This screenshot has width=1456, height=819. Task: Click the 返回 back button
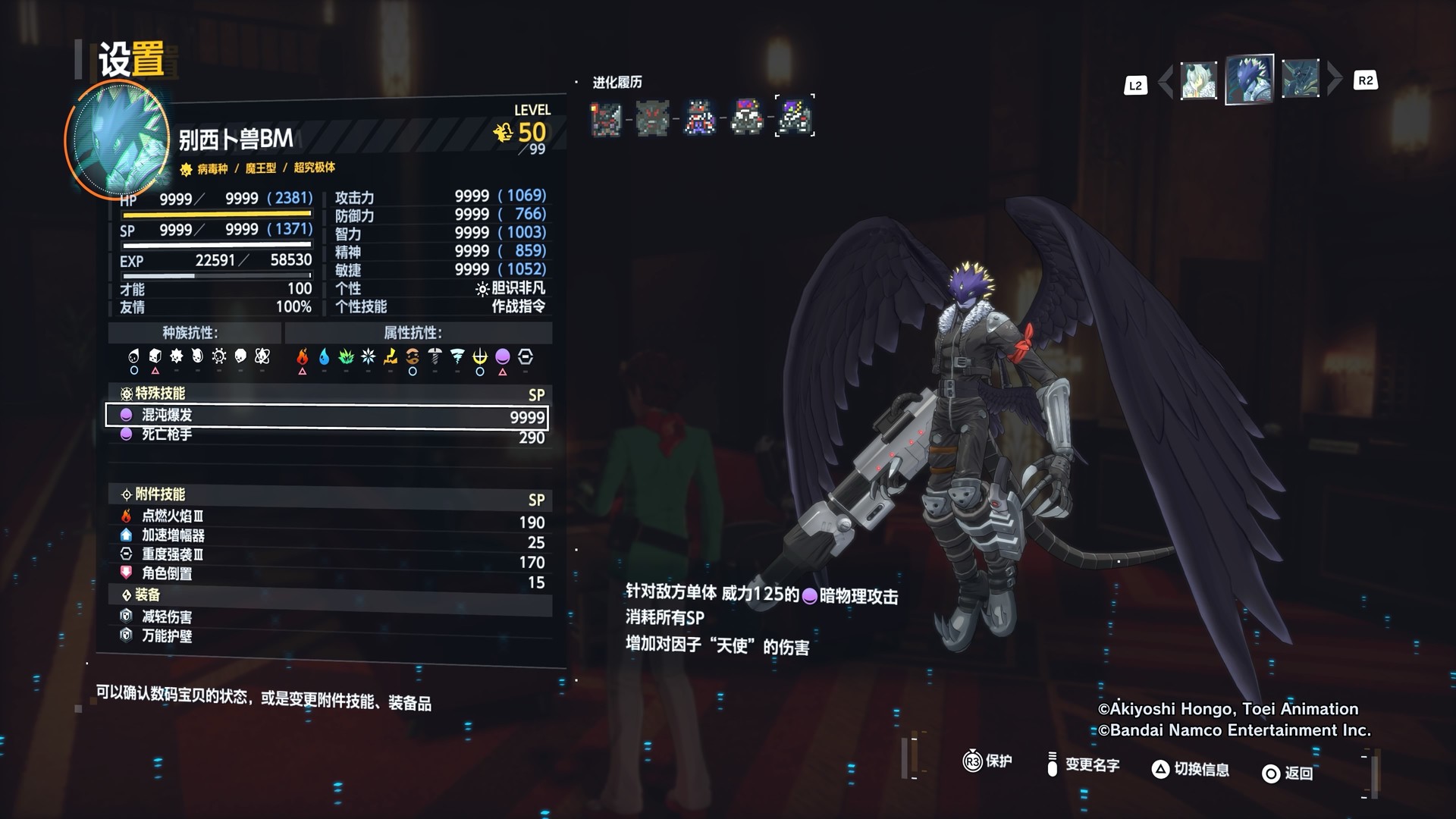click(1287, 773)
